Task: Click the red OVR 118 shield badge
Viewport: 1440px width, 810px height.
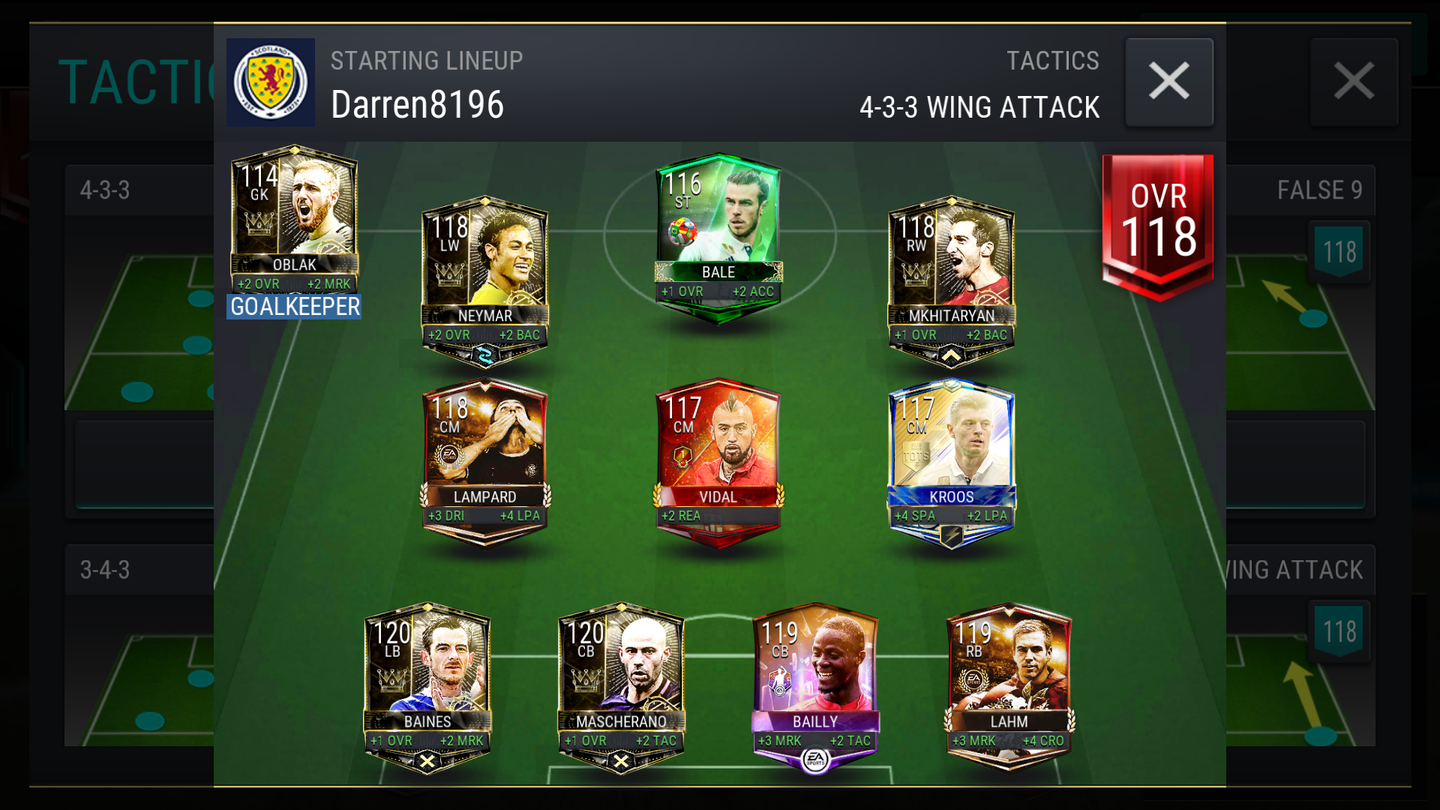Action: [x=1157, y=217]
